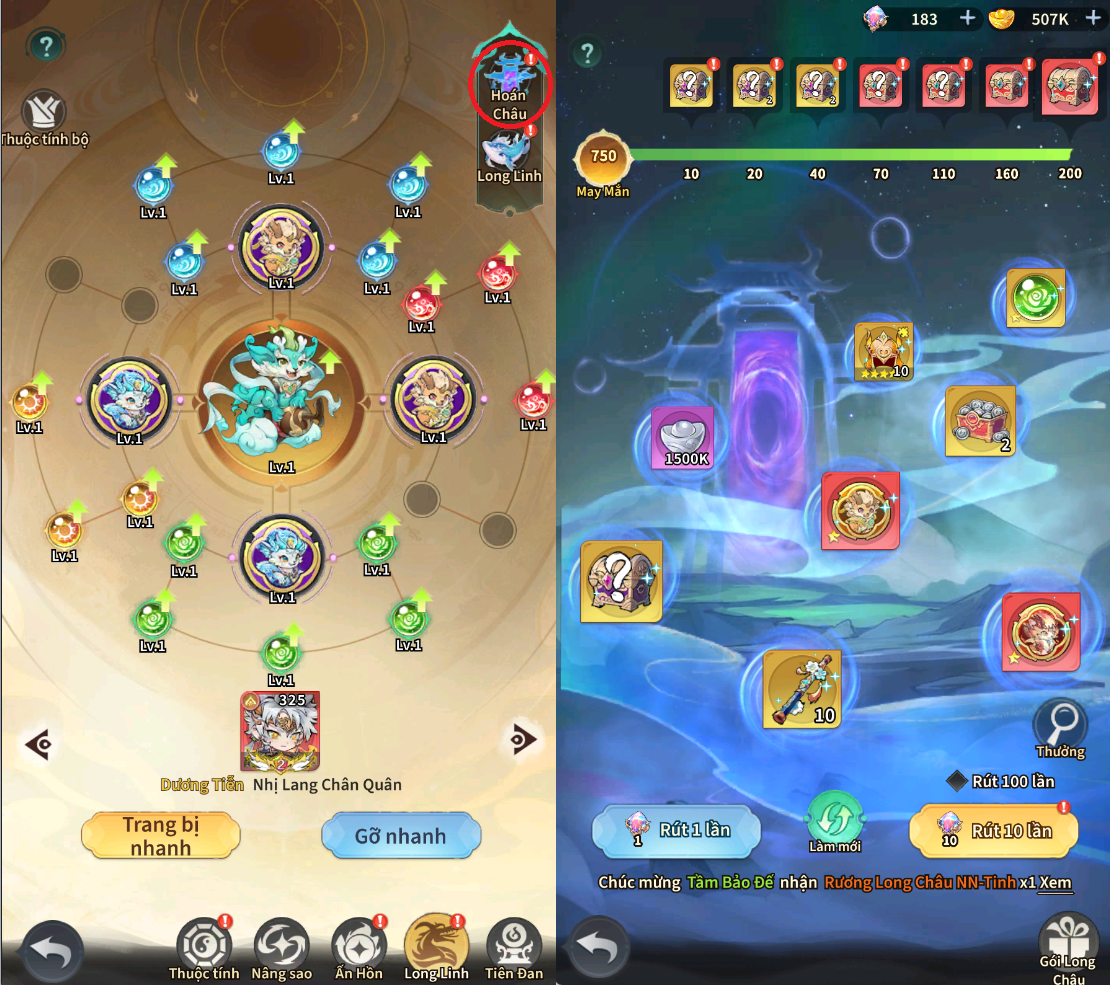Open the Nâng sao tab
Screen dimensions: 1110x985
coord(281,947)
